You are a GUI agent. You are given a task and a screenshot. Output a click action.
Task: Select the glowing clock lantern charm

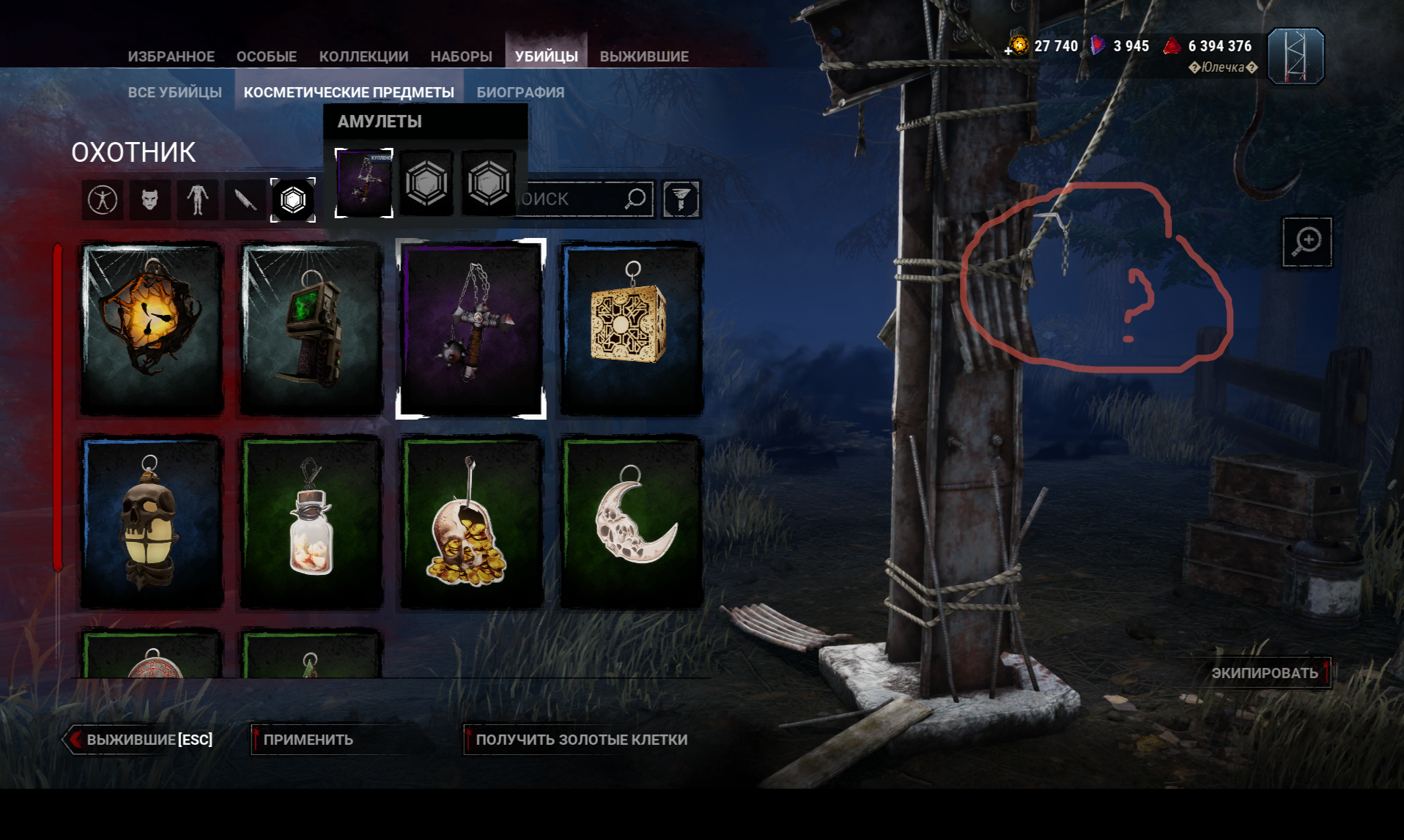(152, 329)
